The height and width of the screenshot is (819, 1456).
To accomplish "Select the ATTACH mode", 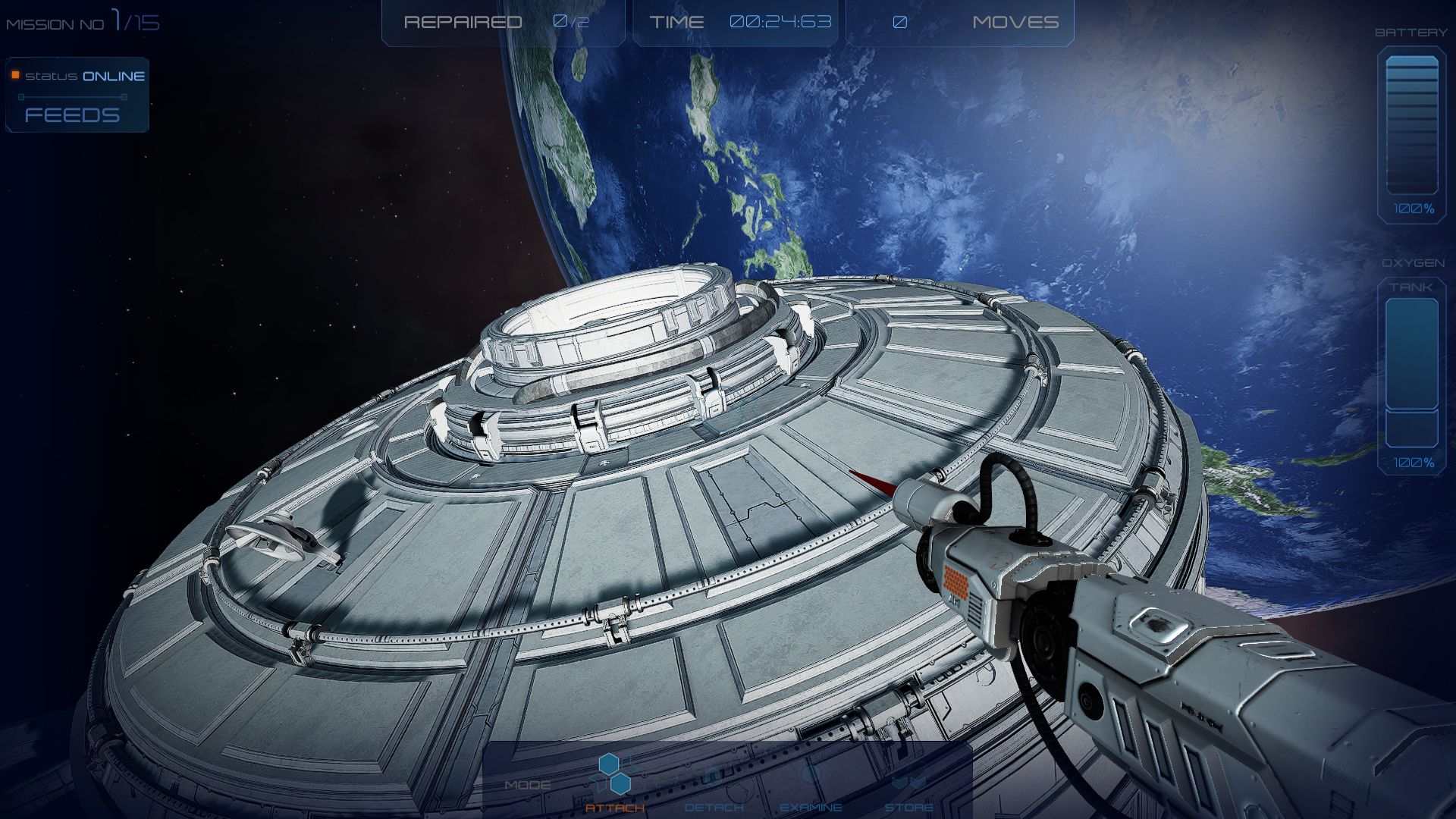I will click(614, 785).
